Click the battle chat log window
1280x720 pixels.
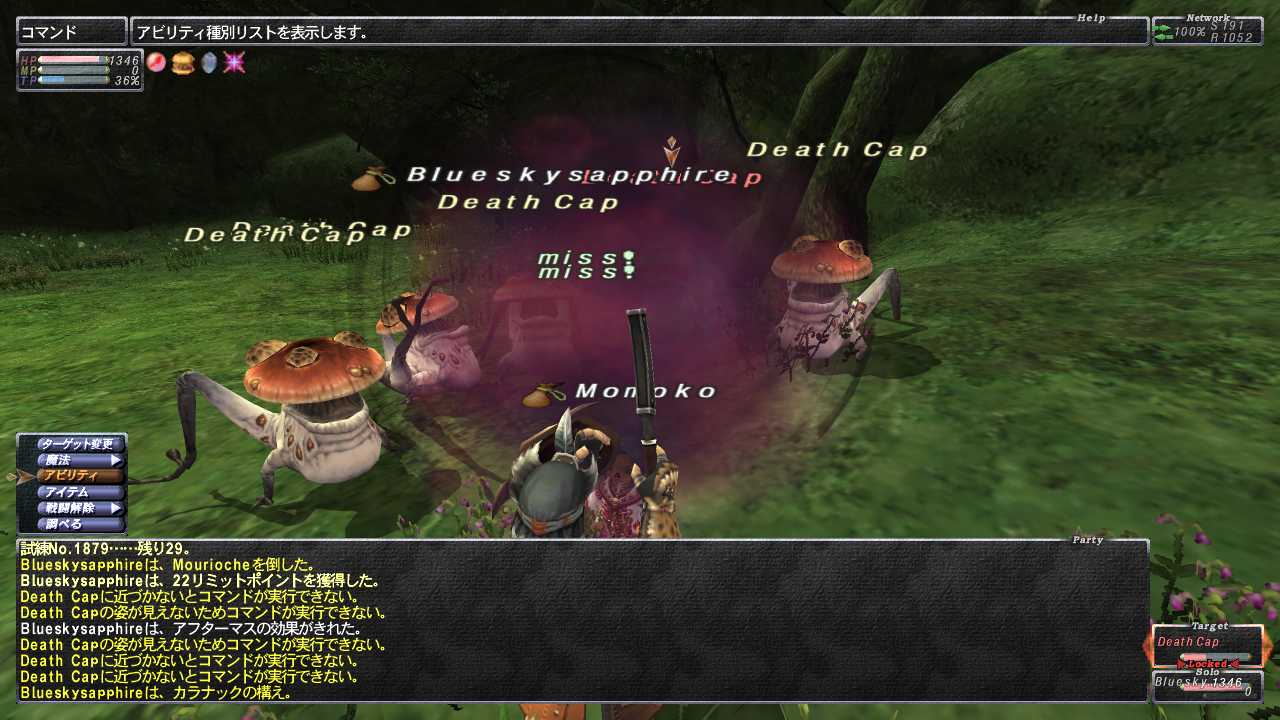[582, 620]
